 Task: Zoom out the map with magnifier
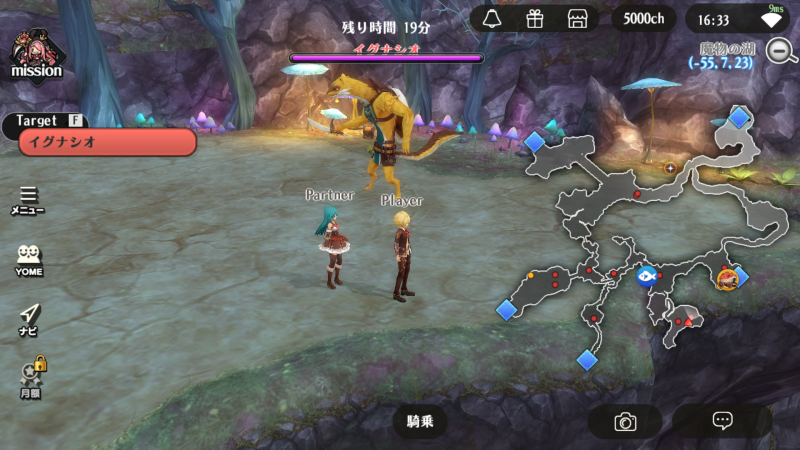(x=781, y=50)
